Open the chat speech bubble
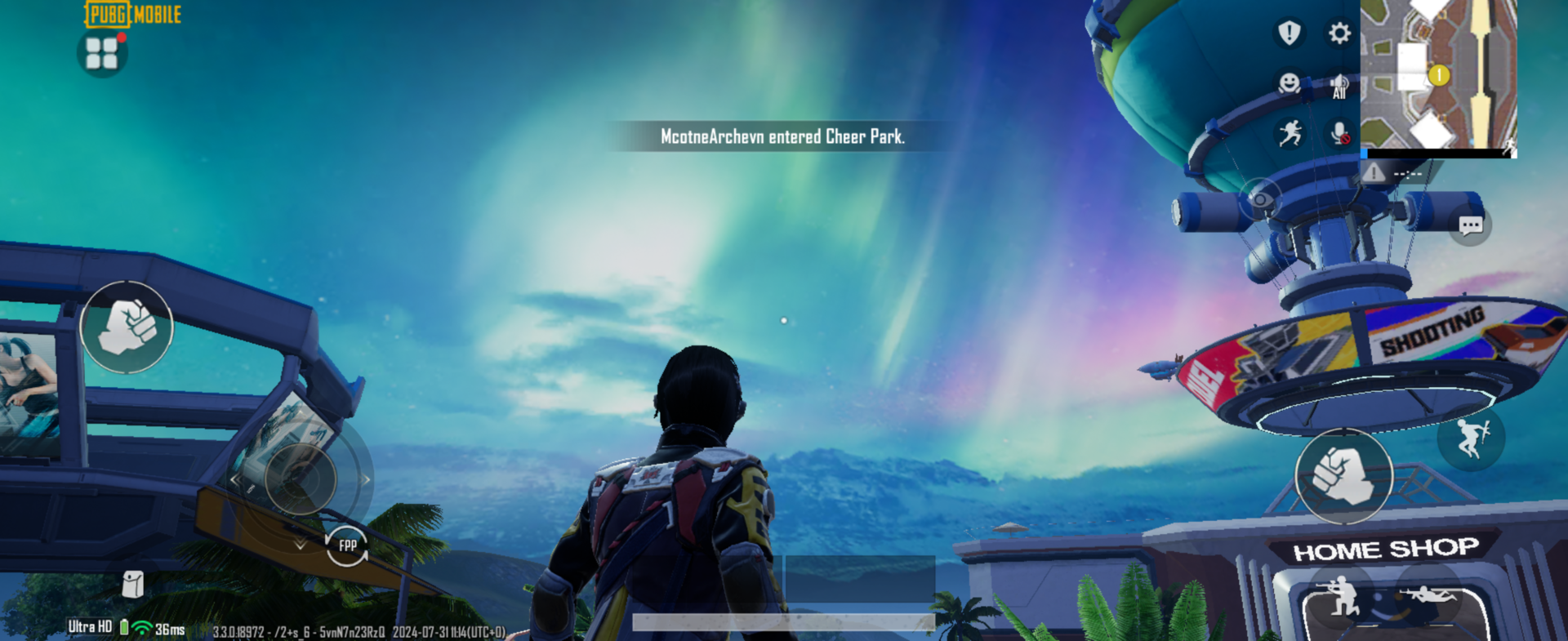 pos(1471,225)
